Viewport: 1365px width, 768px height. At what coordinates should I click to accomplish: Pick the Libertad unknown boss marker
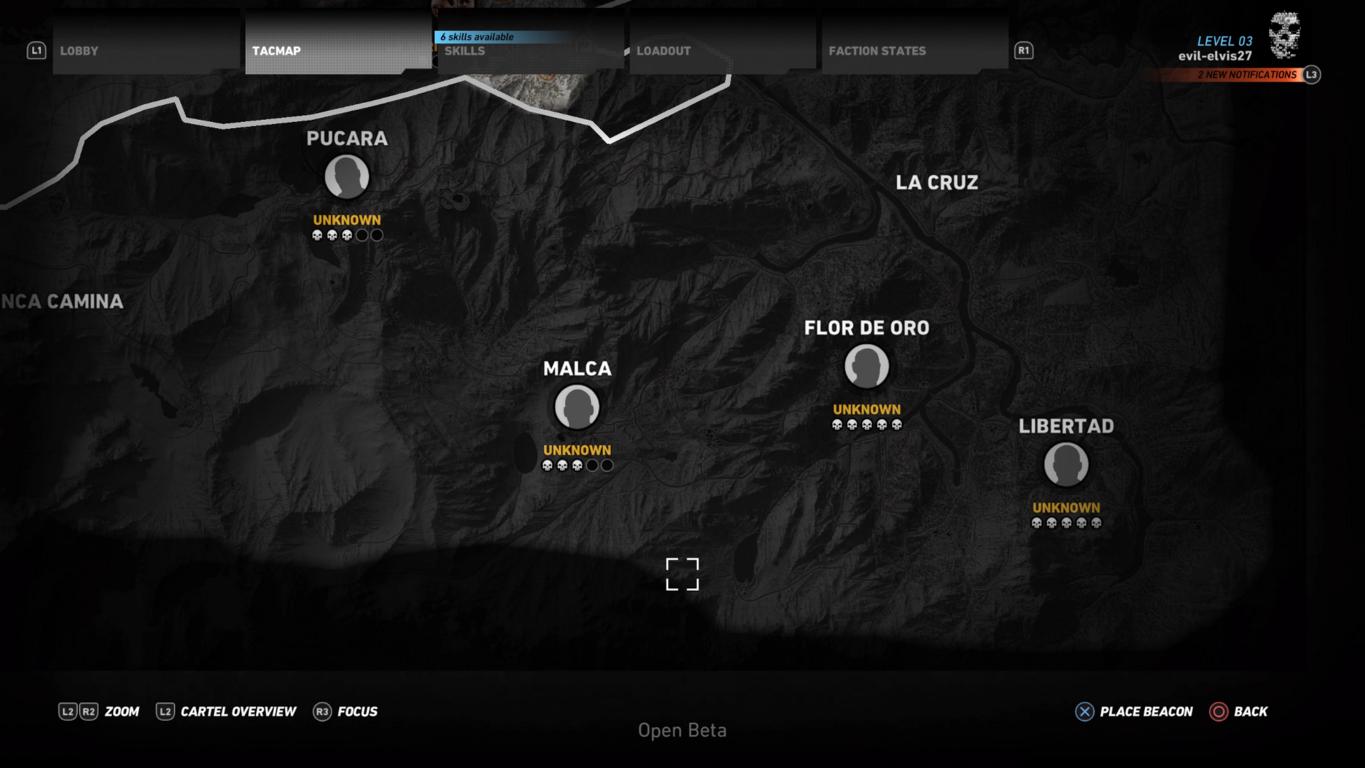point(1066,464)
